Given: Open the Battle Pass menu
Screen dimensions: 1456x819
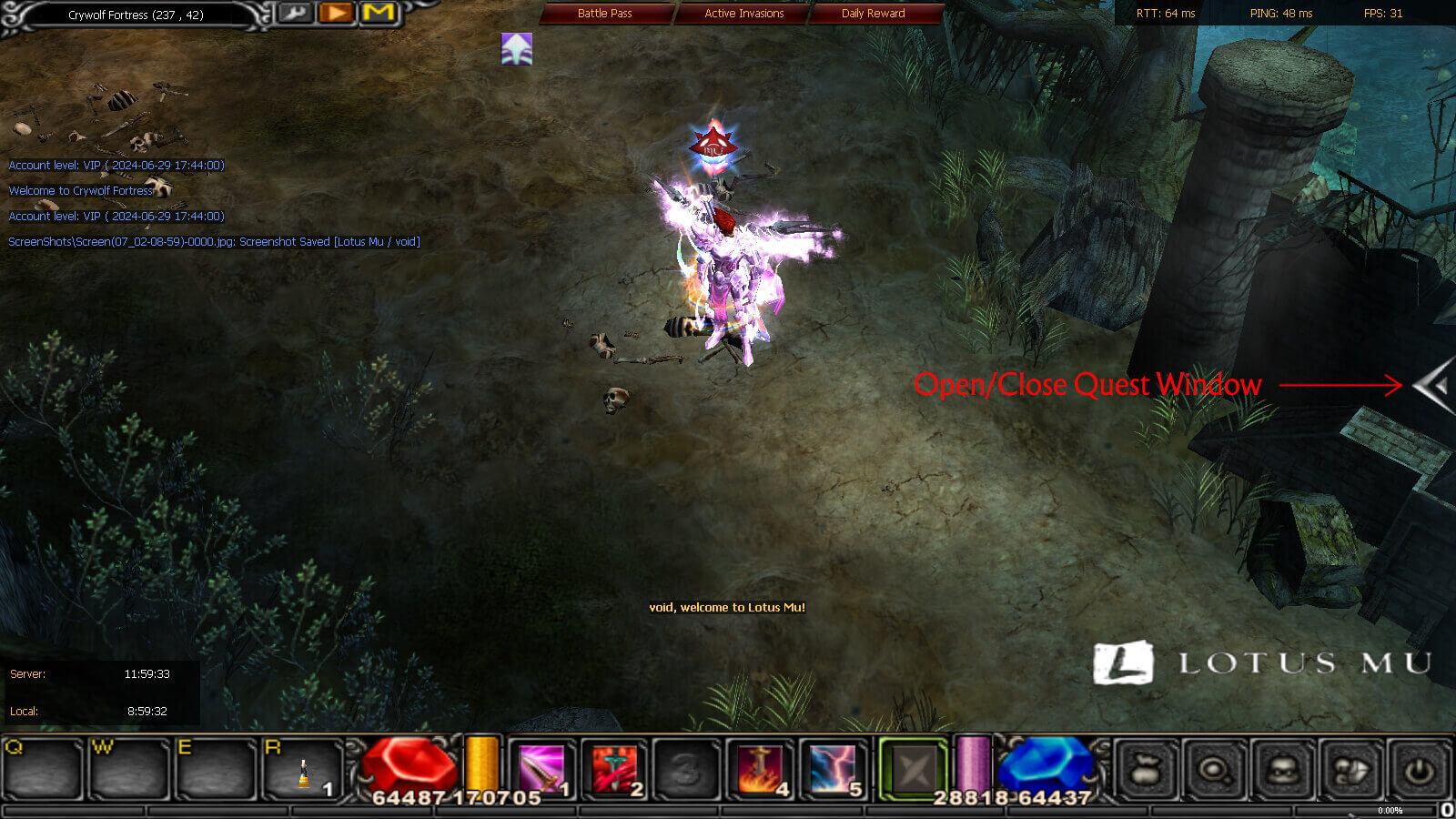Looking at the screenshot, I should pyautogui.click(x=603, y=14).
